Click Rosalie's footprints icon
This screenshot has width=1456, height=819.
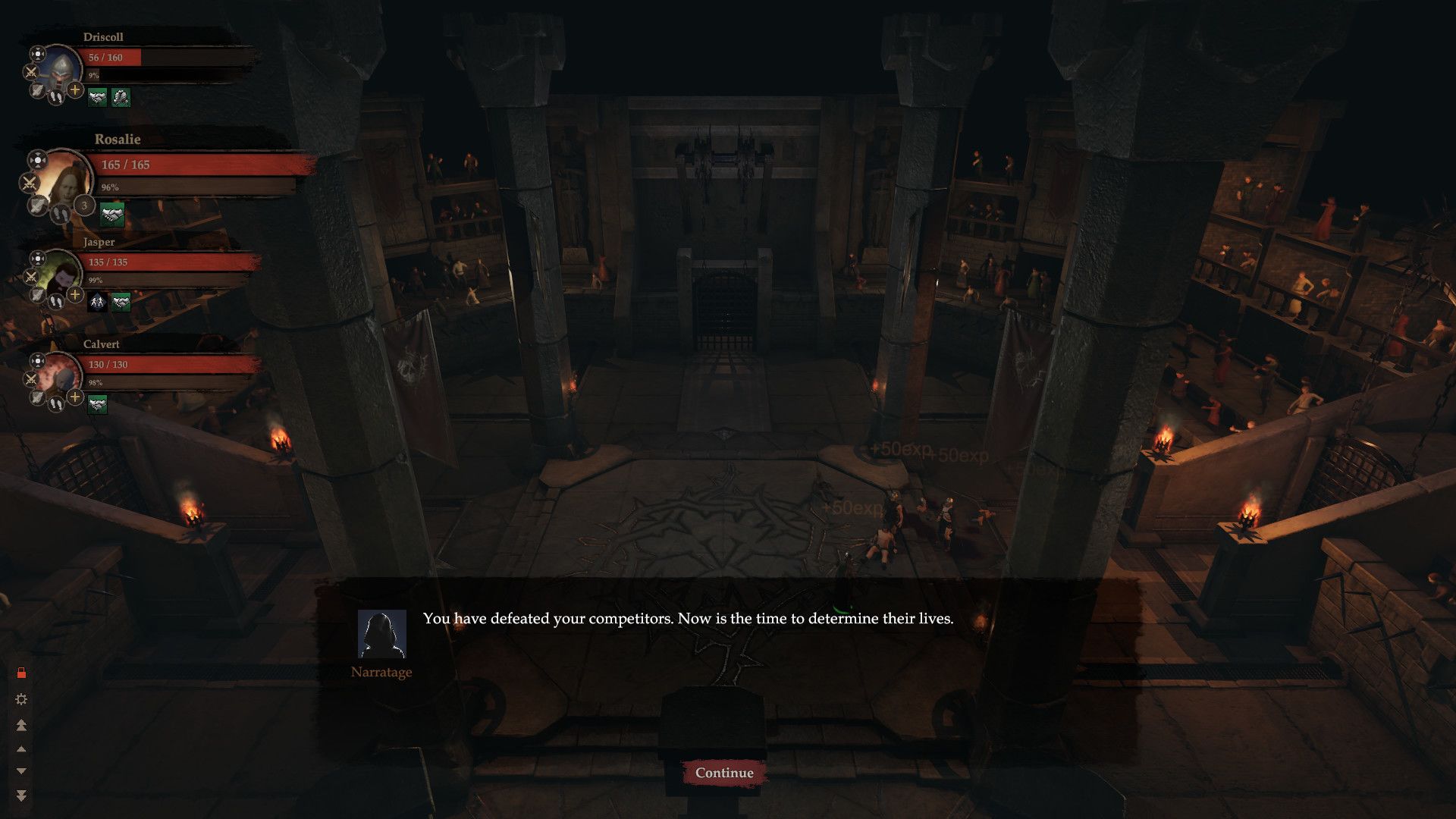pyautogui.click(x=60, y=215)
